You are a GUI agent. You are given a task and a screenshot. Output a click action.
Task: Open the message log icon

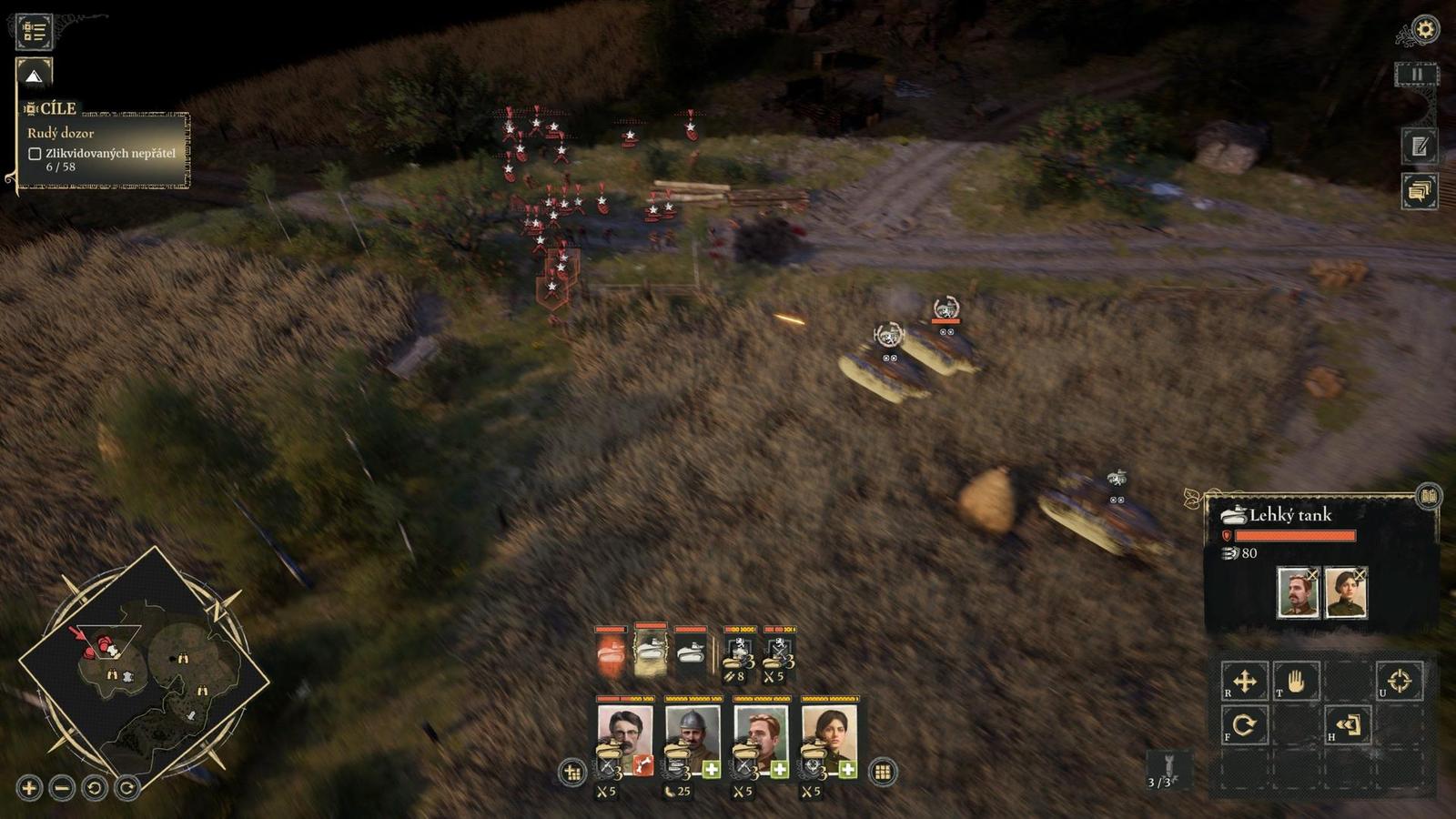coord(1419,191)
